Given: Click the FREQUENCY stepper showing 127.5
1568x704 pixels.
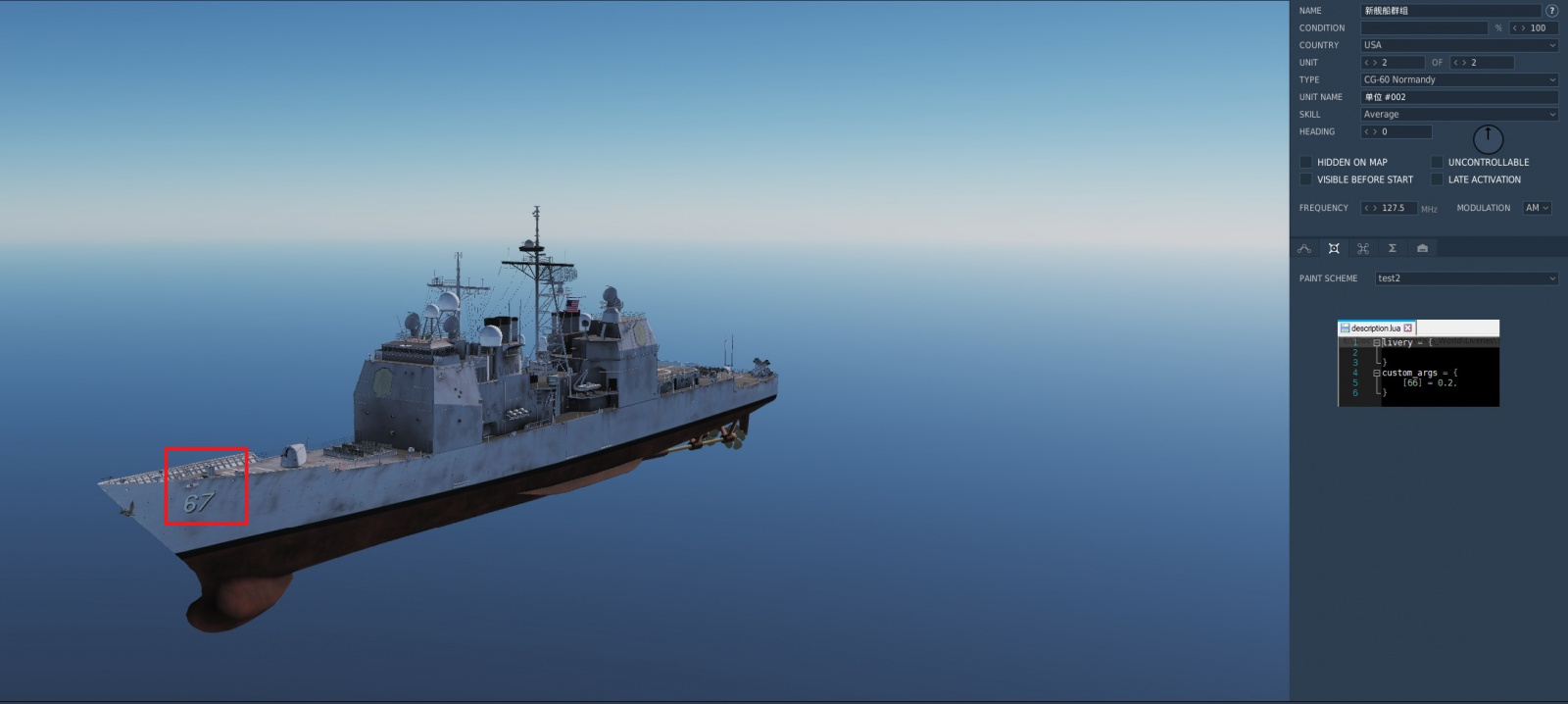Looking at the screenshot, I should click(1388, 208).
